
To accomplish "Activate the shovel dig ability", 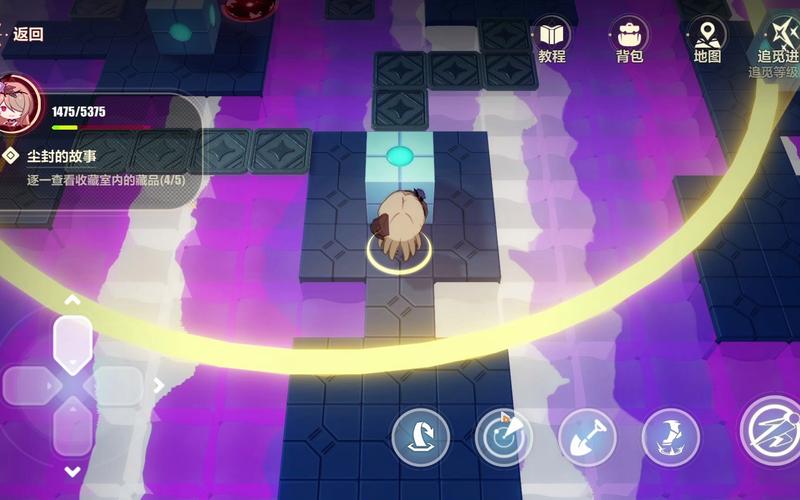I will (587, 437).
